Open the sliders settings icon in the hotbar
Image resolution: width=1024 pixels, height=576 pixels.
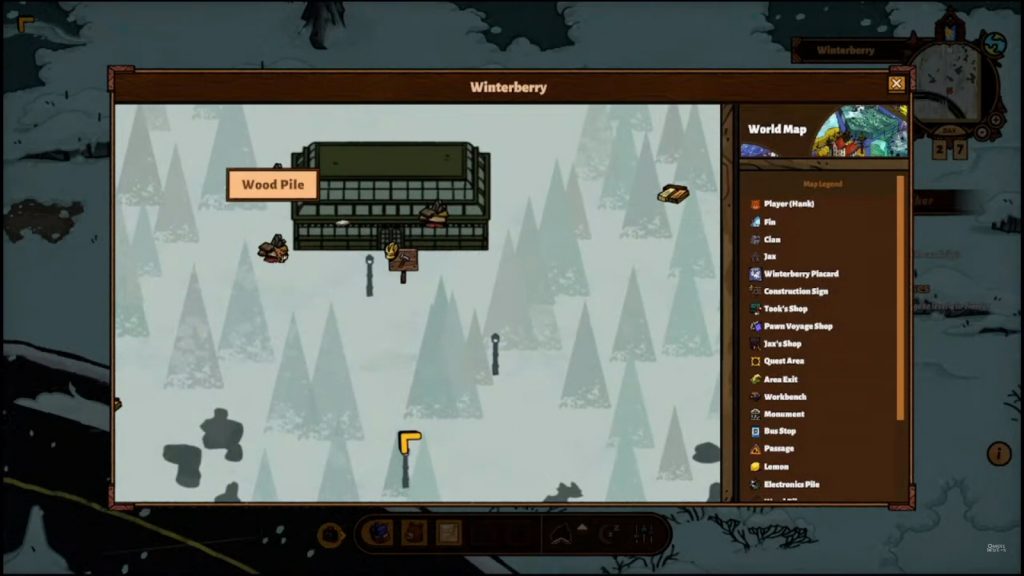644,534
